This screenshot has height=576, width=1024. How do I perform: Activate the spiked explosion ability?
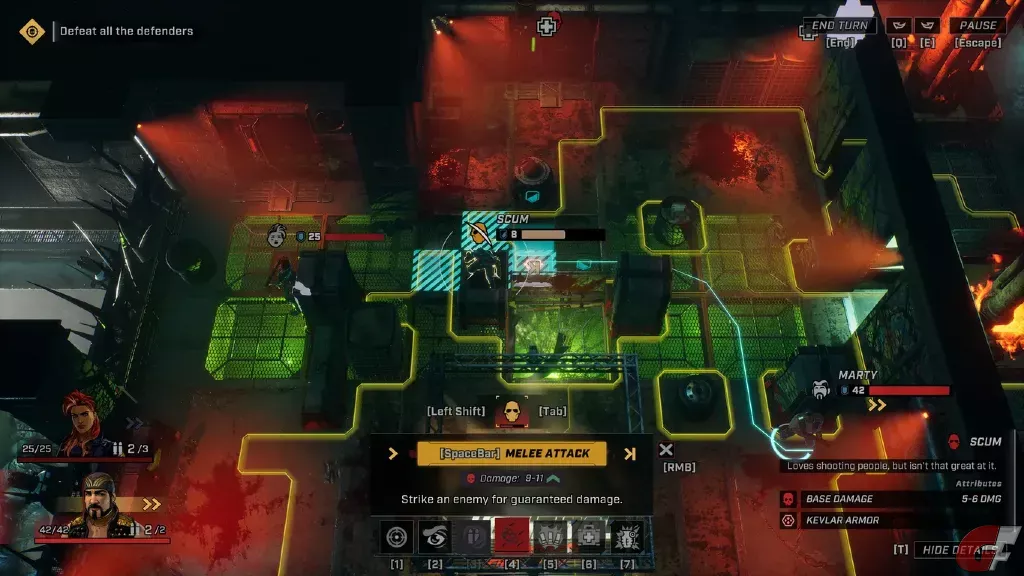[x=626, y=538]
